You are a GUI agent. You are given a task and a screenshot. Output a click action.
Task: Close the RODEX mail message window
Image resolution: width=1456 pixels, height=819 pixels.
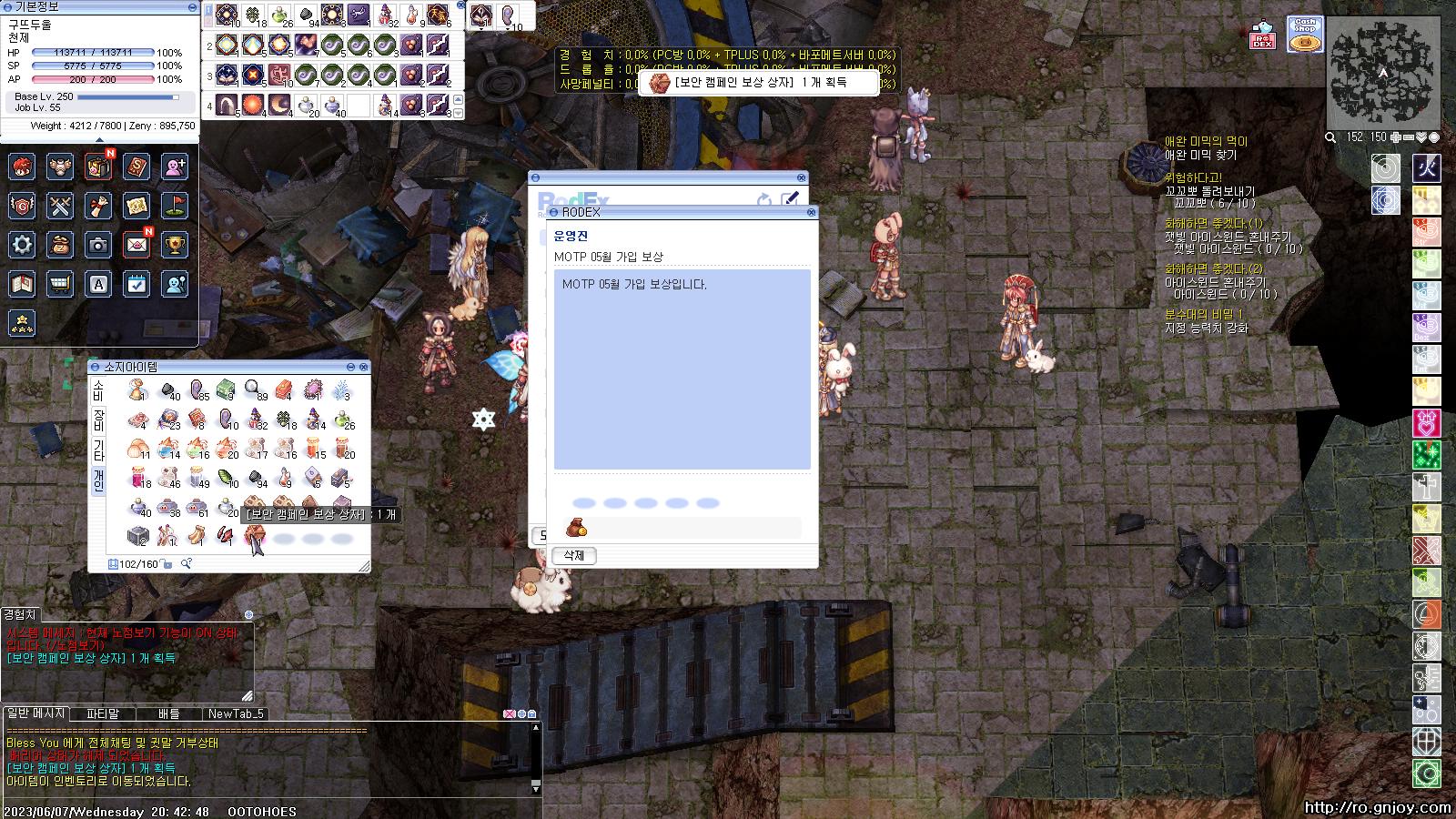click(x=811, y=212)
